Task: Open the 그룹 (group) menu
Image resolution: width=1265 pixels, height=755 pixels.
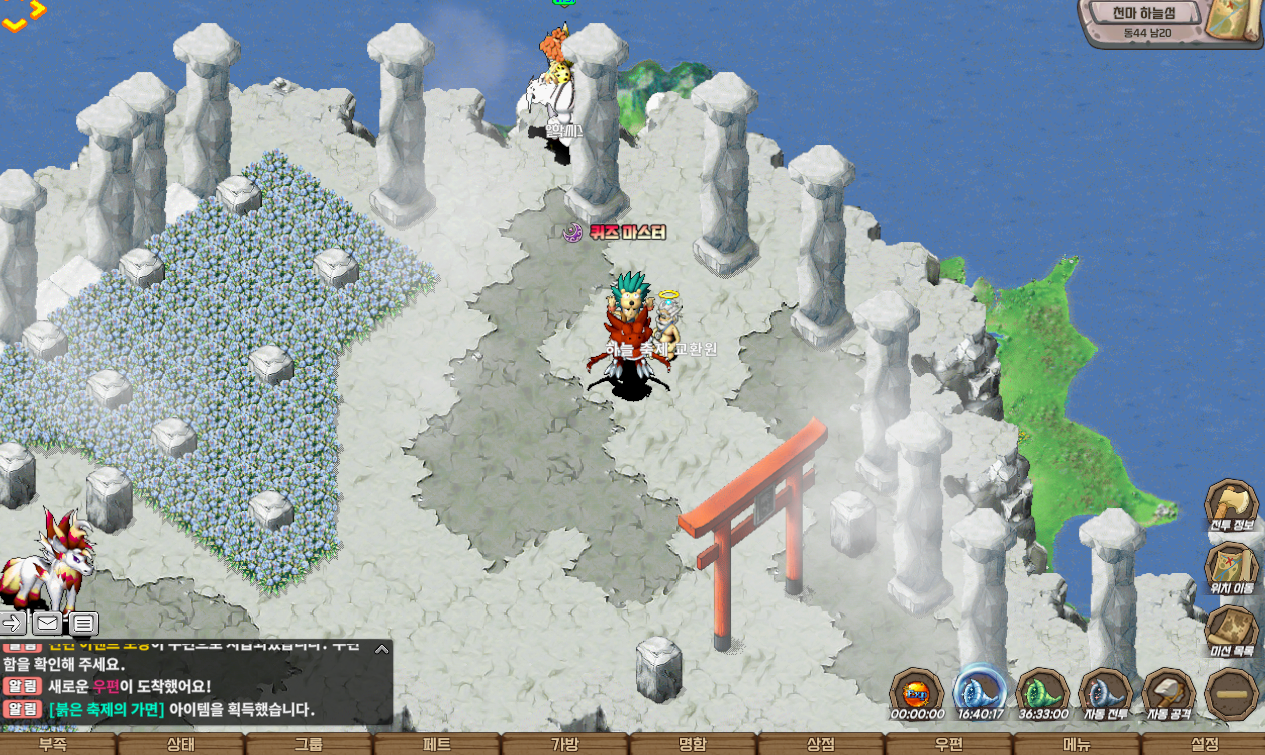Action: coord(308,745)
